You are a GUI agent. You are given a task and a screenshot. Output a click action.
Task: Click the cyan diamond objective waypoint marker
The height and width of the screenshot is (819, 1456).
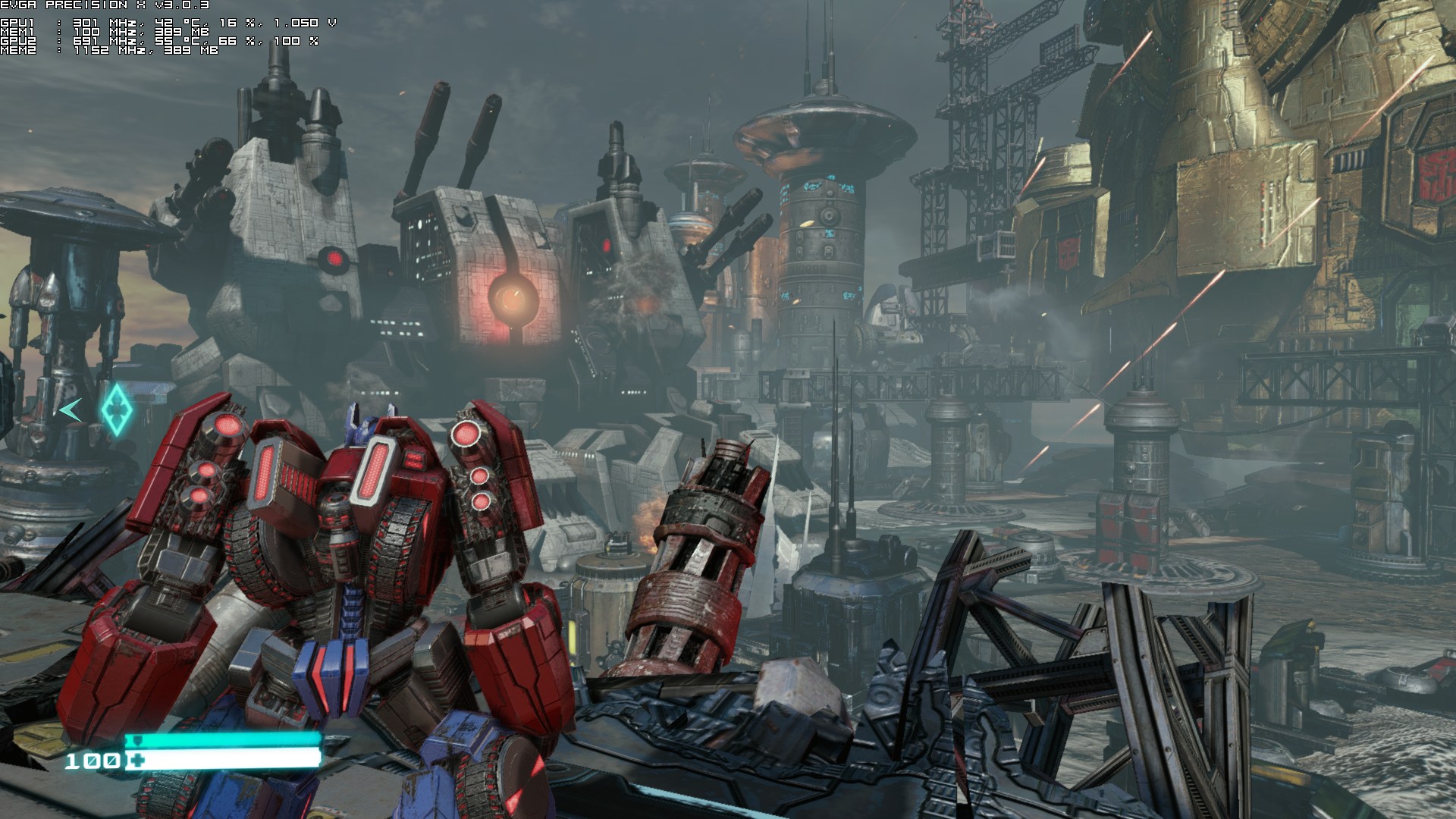117,409
